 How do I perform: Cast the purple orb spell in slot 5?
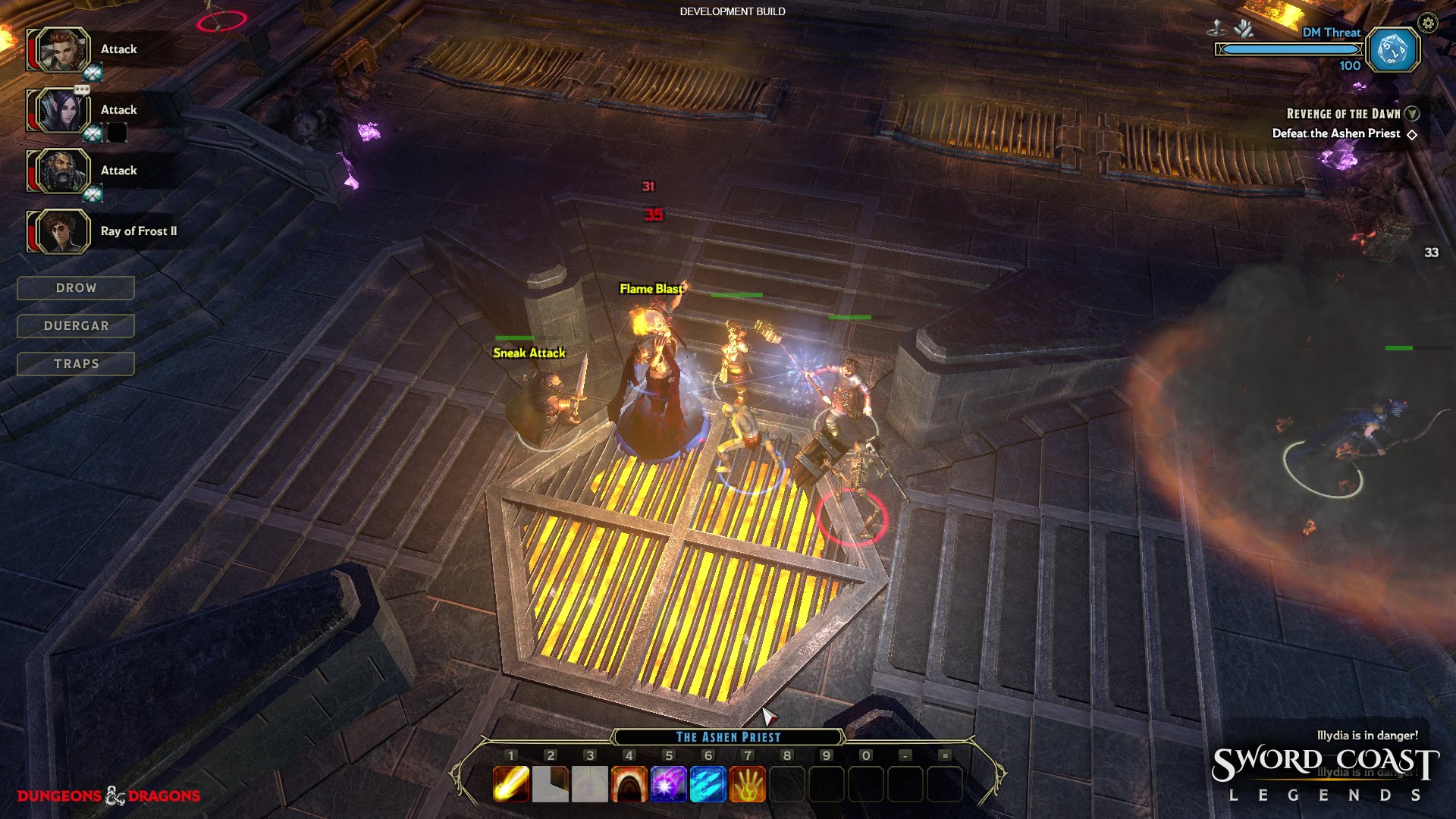[x=668, y=784]
